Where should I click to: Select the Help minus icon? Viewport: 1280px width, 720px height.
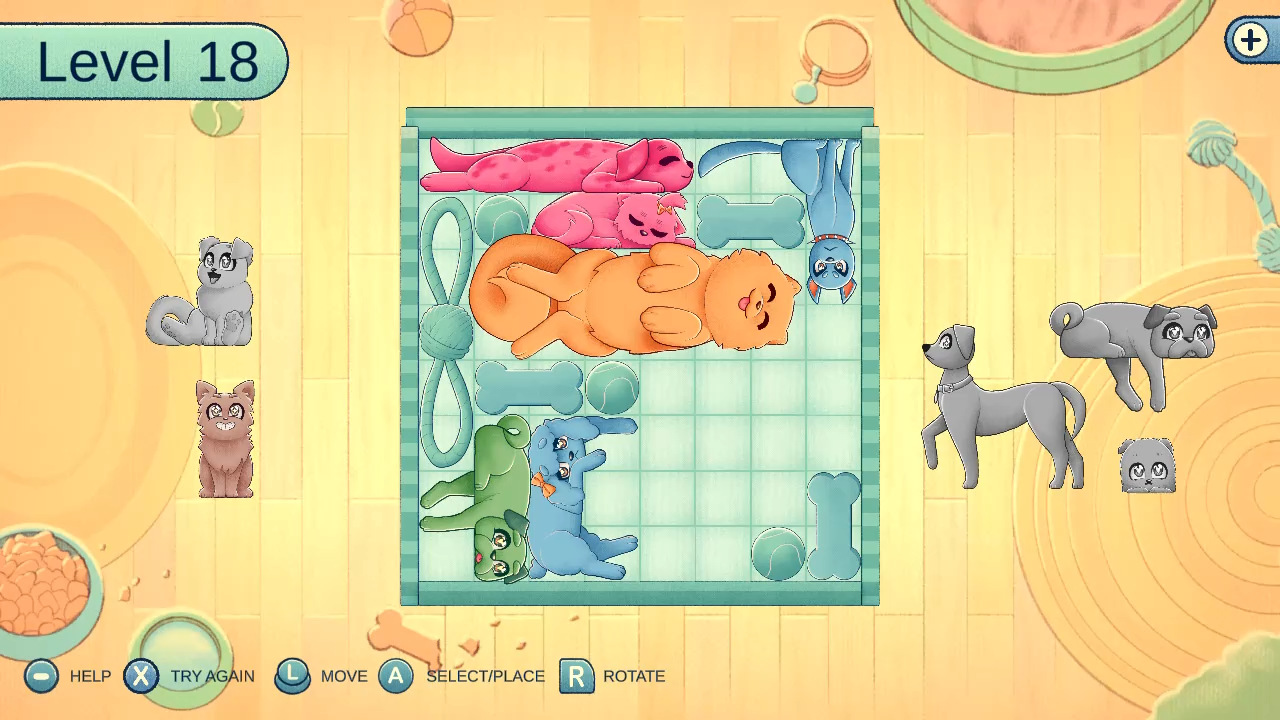(x=40, y=676)
